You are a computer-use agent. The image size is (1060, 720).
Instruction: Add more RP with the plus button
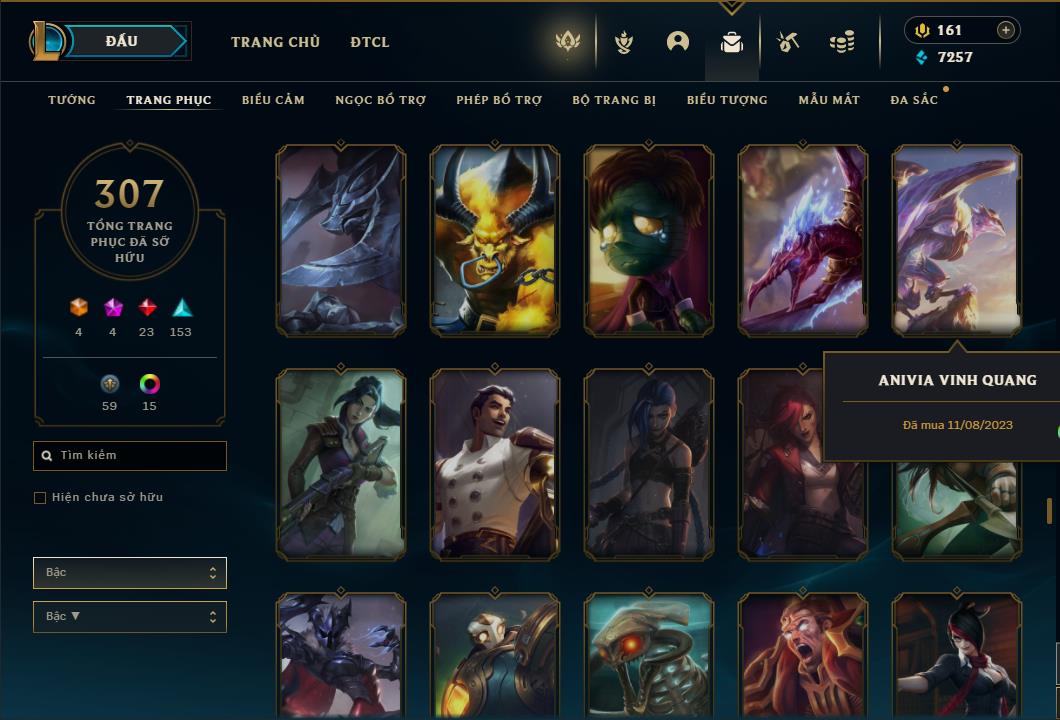tap(1005, 30)
